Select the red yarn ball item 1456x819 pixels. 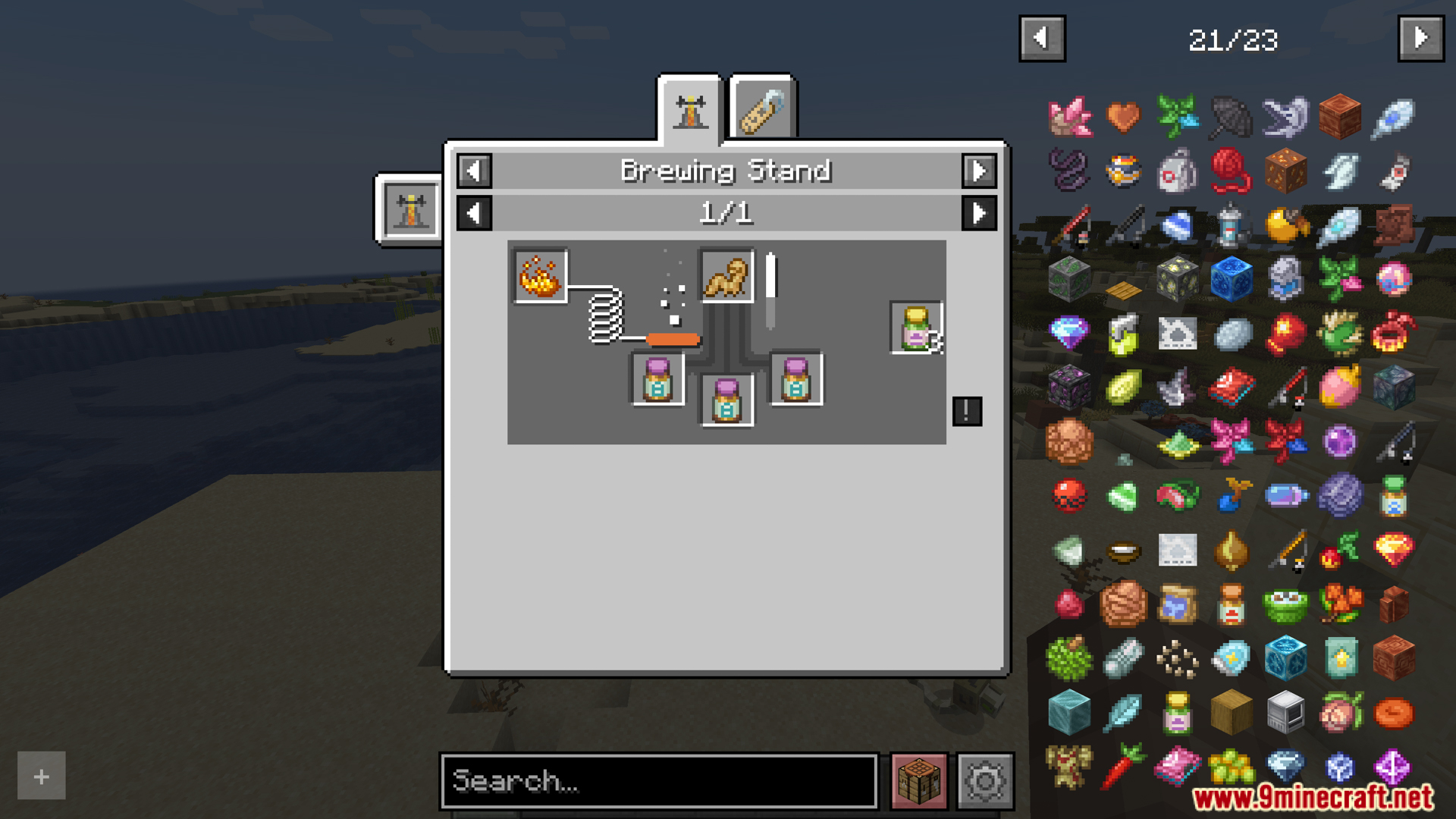[1231, 170]
